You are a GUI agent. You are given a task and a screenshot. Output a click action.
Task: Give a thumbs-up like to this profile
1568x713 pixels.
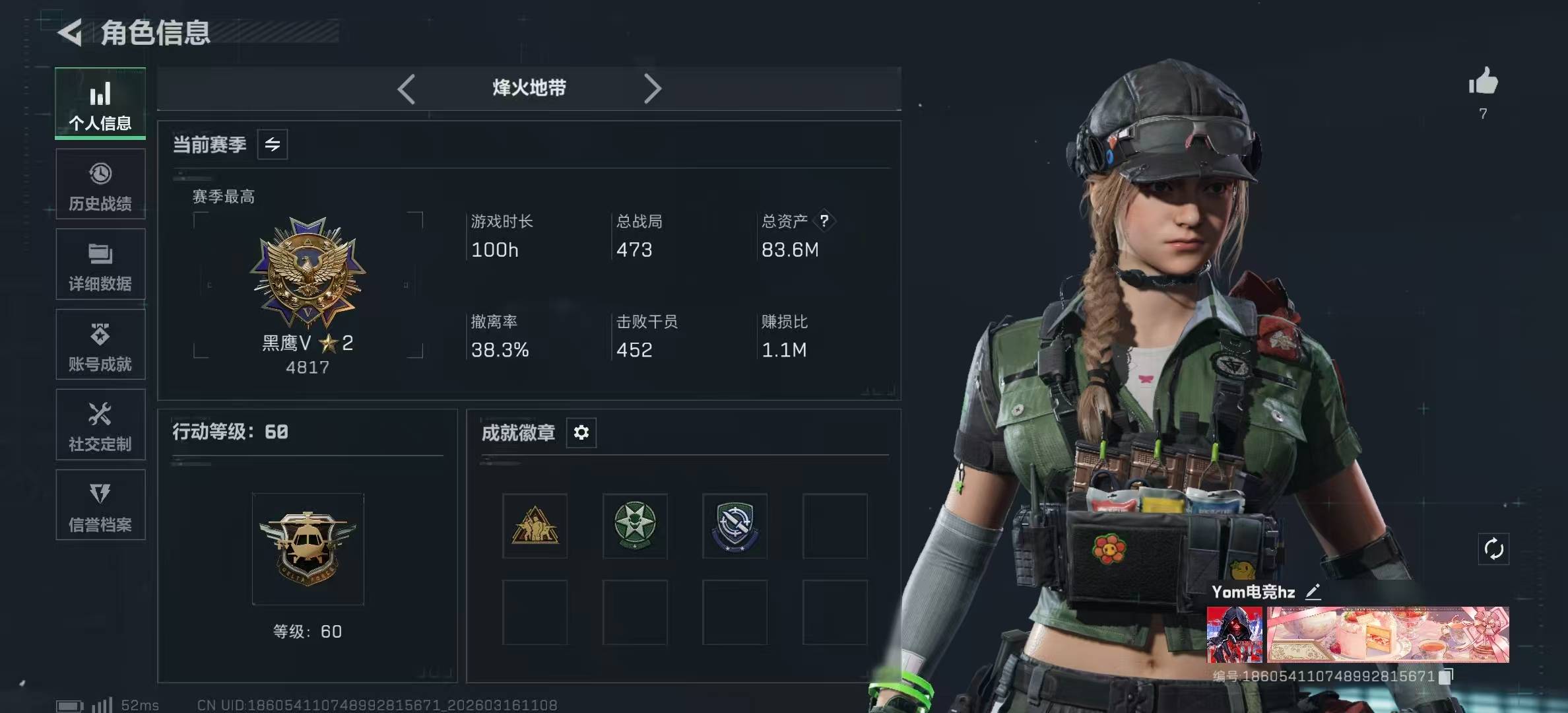[x=1483, y=82]
